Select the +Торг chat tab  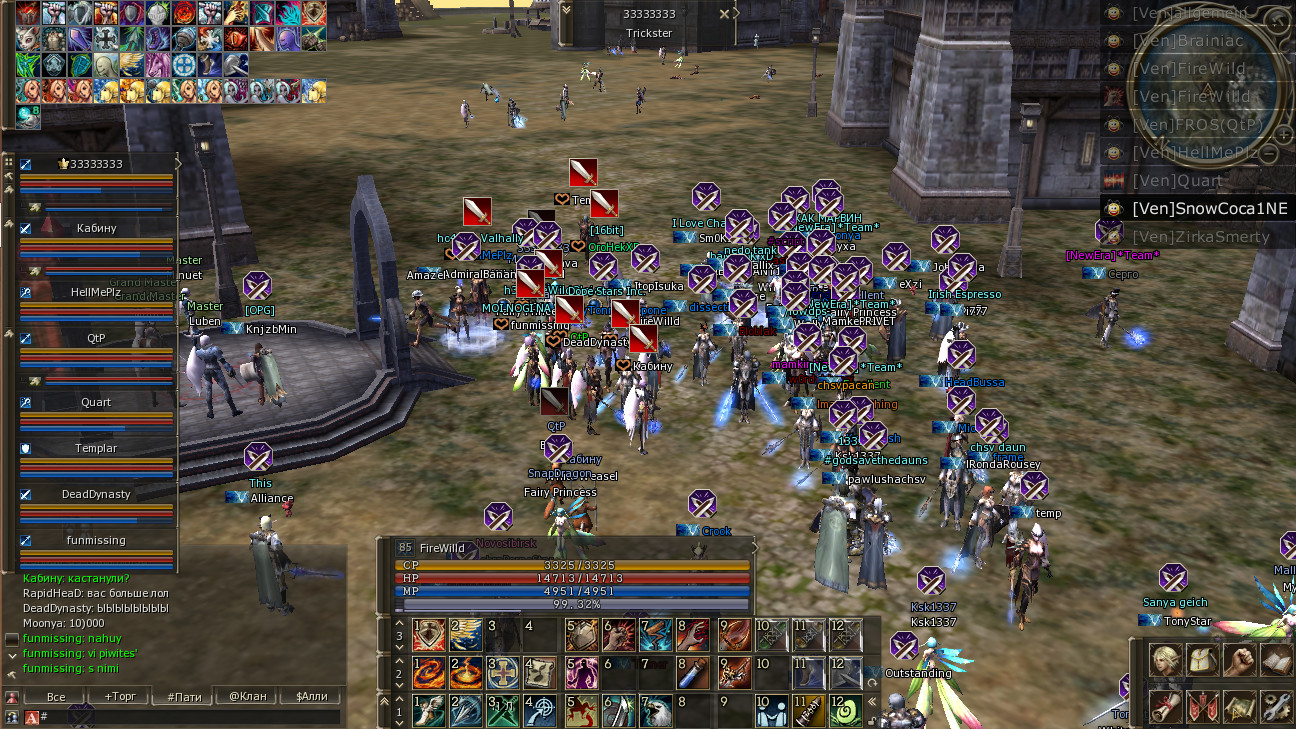(120, 696)
